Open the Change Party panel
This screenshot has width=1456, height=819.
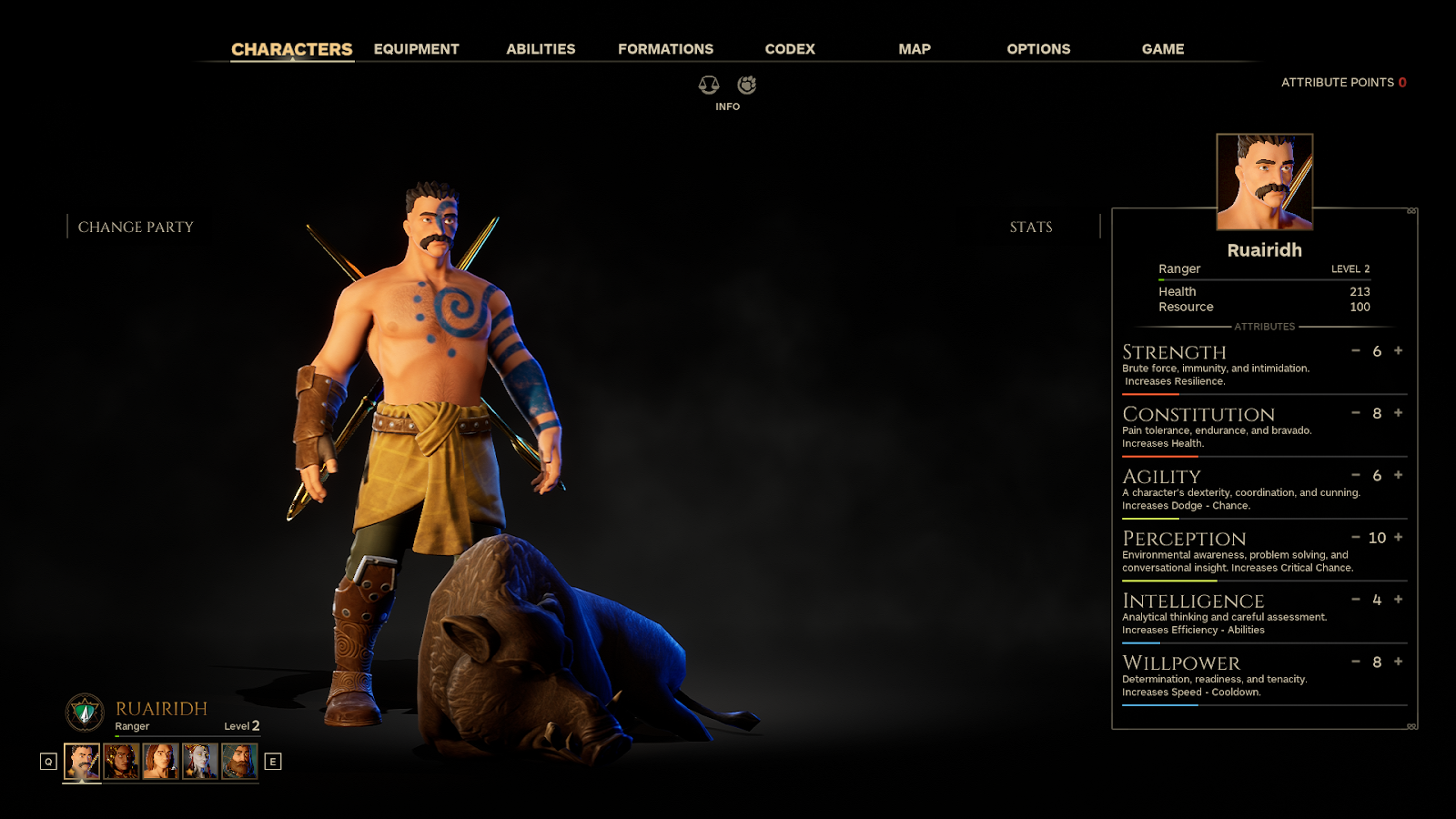point(136,227)
